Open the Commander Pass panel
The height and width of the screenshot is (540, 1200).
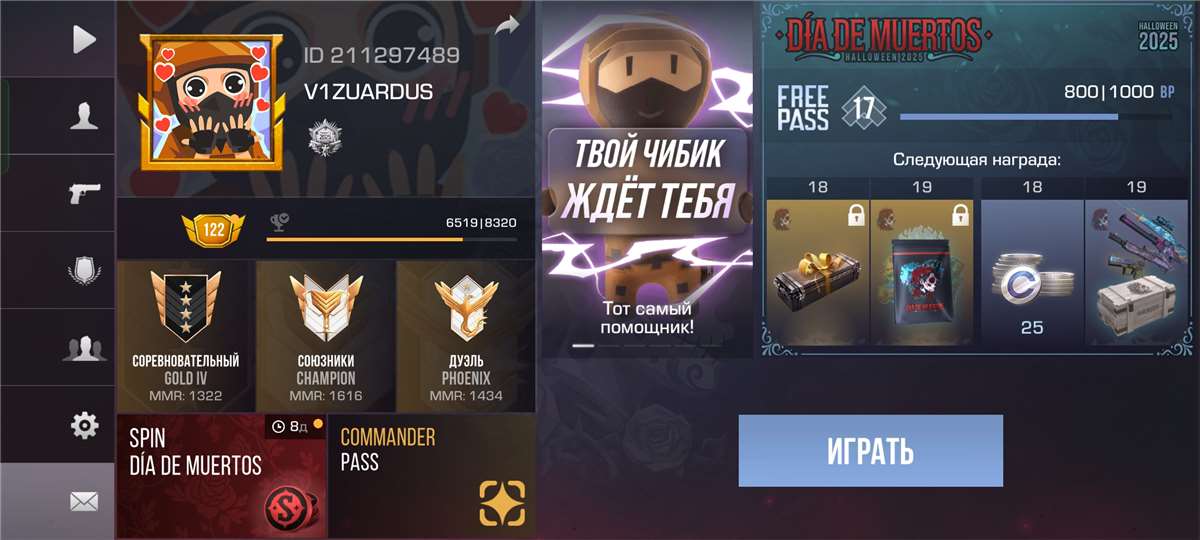click(x=432, y=476)
